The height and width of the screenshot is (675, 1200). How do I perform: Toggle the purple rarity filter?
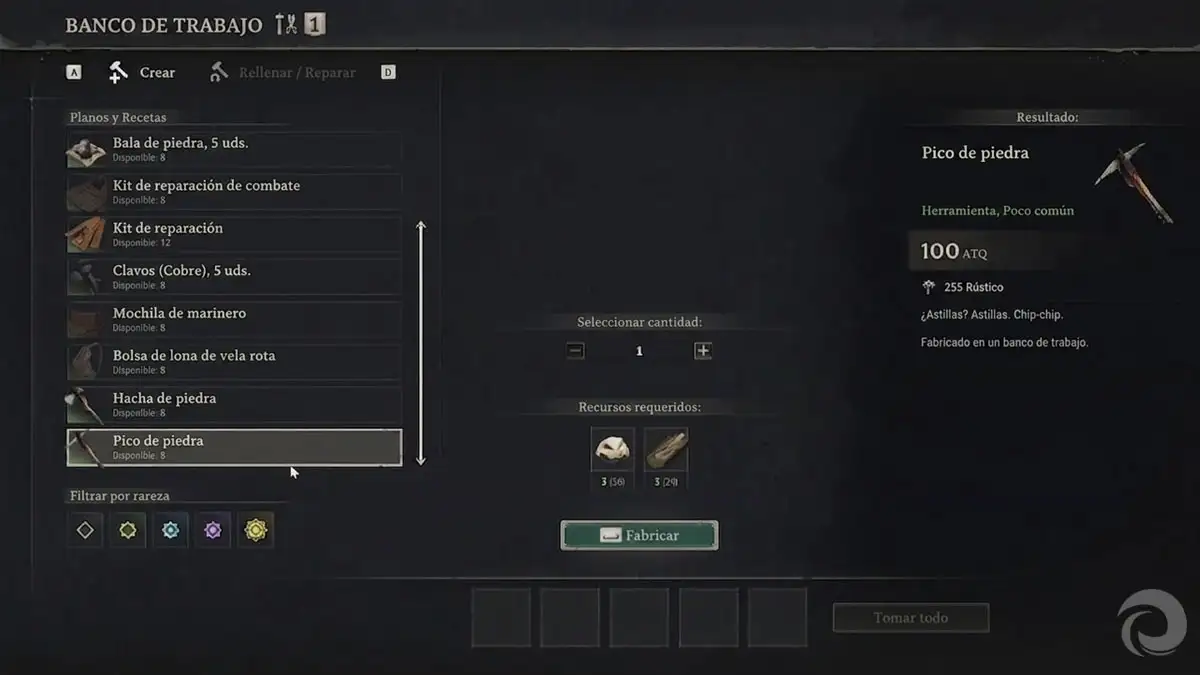click(213, 530)
